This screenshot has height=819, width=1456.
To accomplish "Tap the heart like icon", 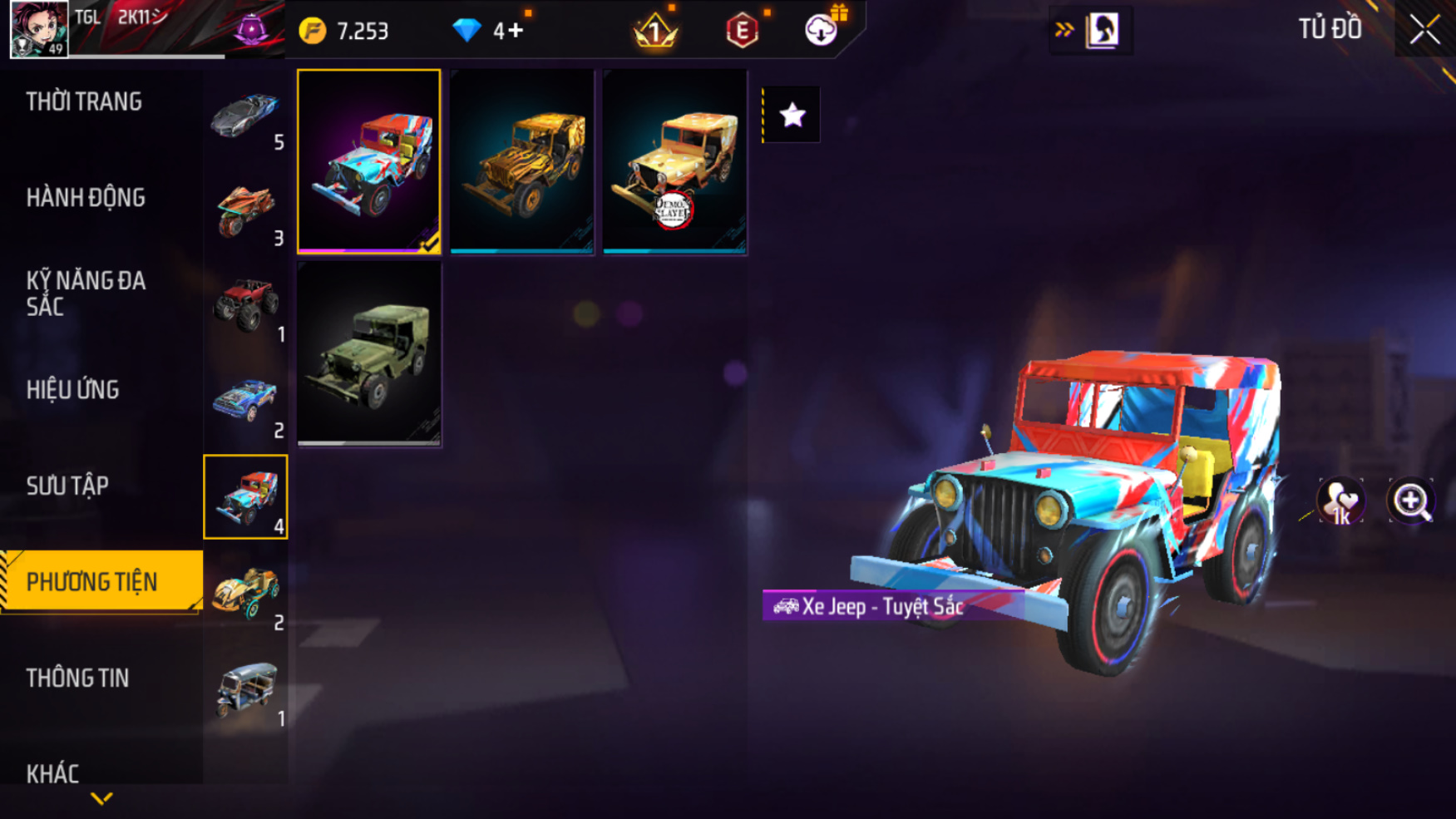I will pos(1340,501).
